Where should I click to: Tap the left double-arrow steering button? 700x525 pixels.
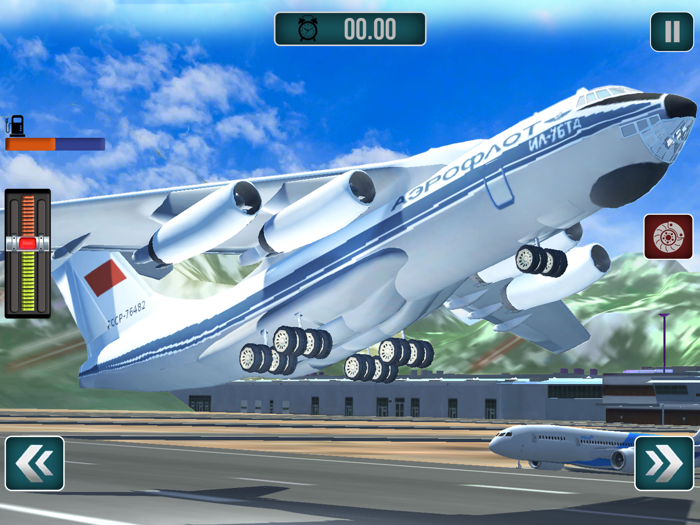click(x=35, y=463)
